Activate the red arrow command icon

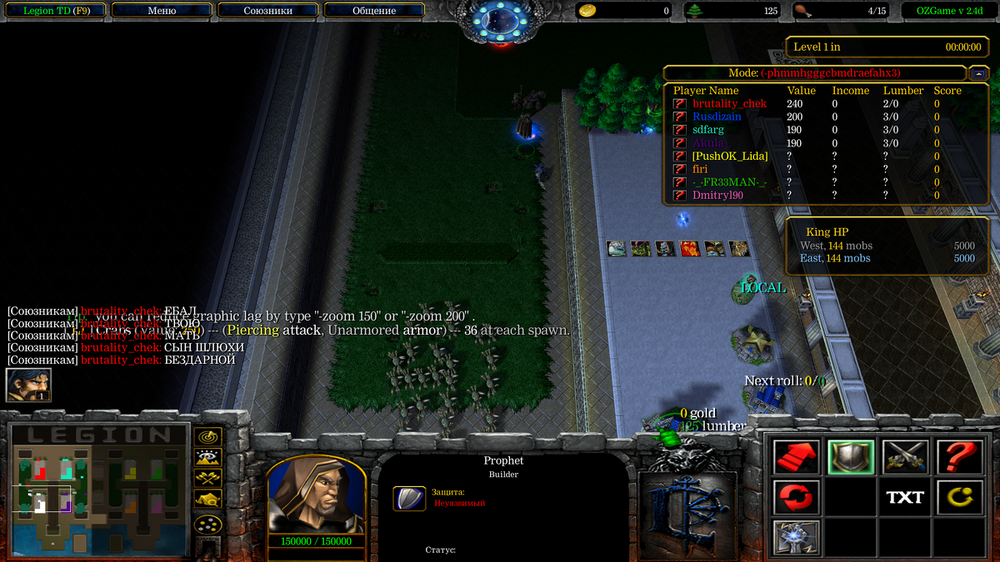click(x=797, y=457)
